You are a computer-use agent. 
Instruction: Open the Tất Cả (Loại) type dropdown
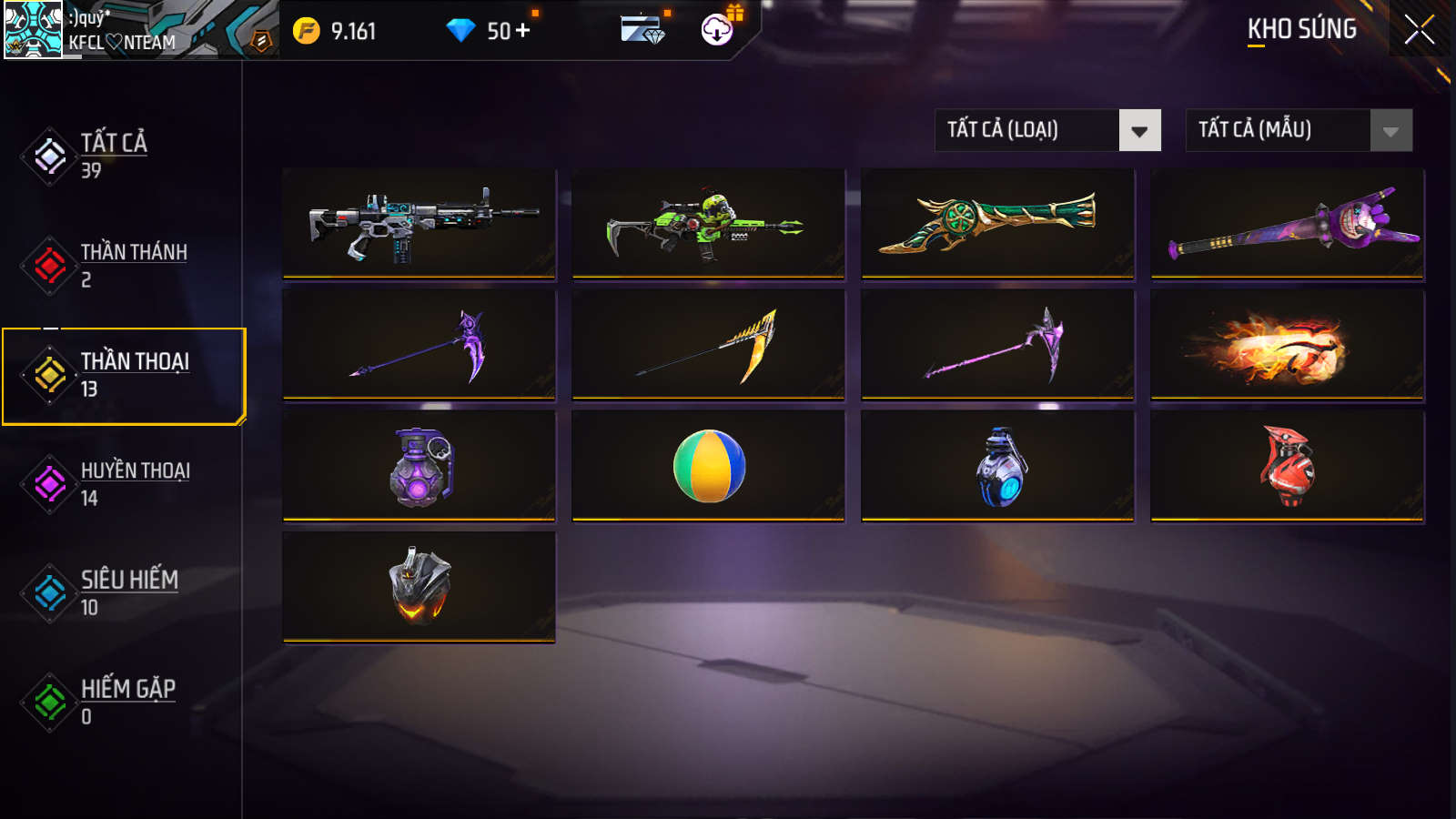[1047, 130]
